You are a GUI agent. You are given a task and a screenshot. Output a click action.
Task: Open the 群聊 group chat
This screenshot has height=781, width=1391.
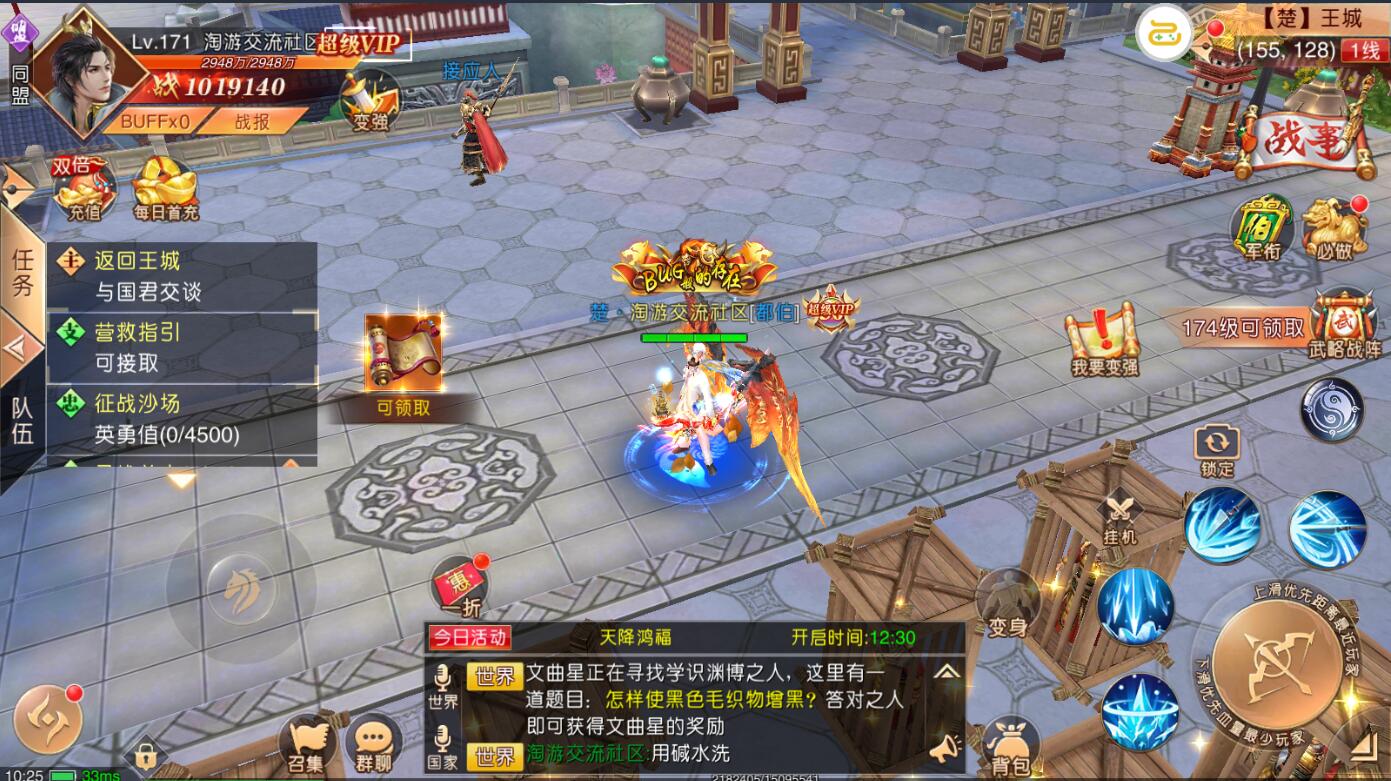pos(374,746)
